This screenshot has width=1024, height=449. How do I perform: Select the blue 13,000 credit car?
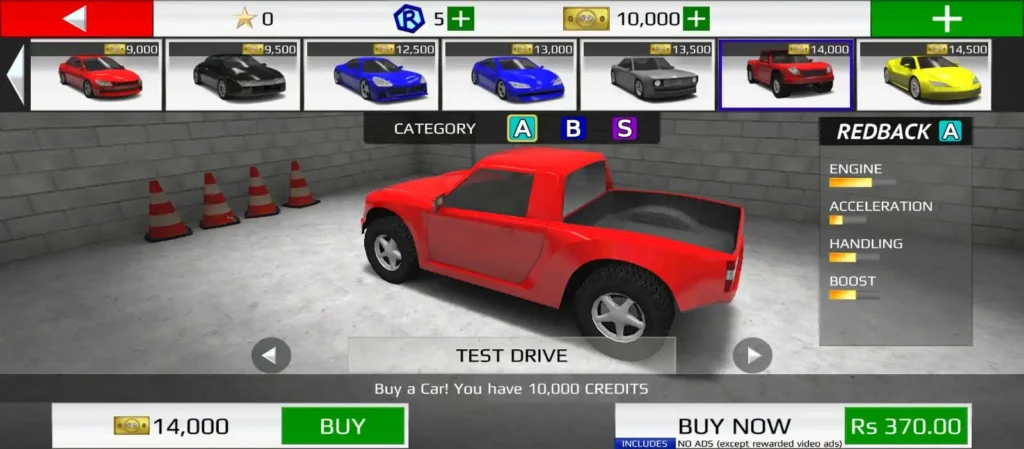coord(510,75)
